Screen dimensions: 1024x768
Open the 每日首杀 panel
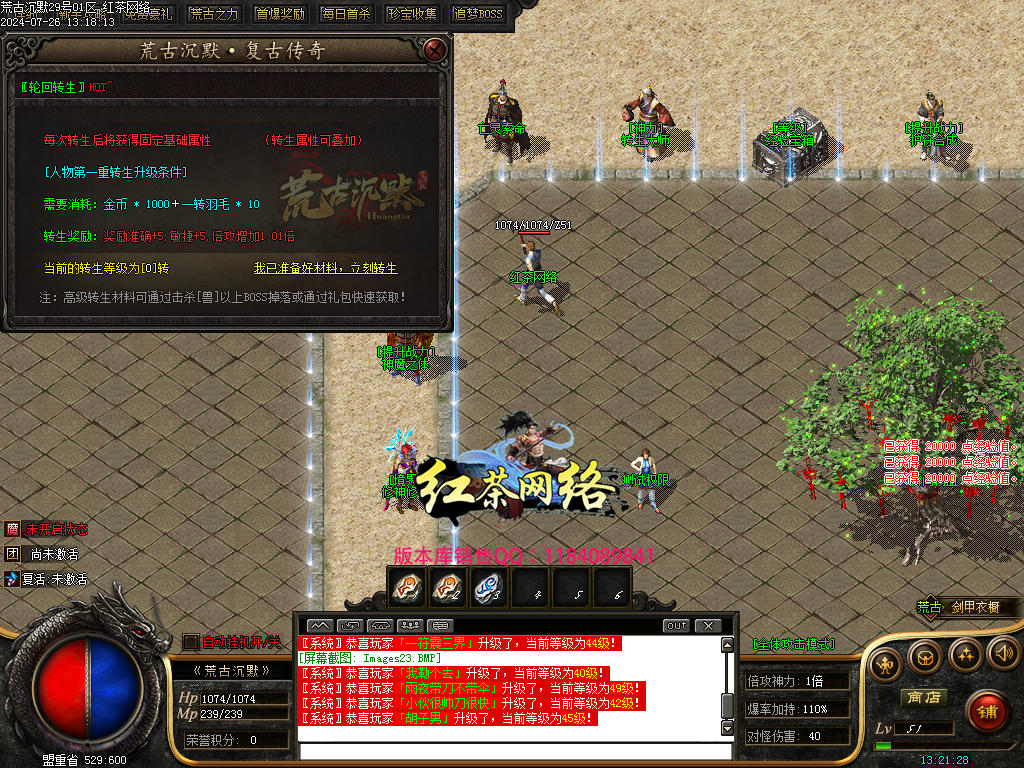345,14
